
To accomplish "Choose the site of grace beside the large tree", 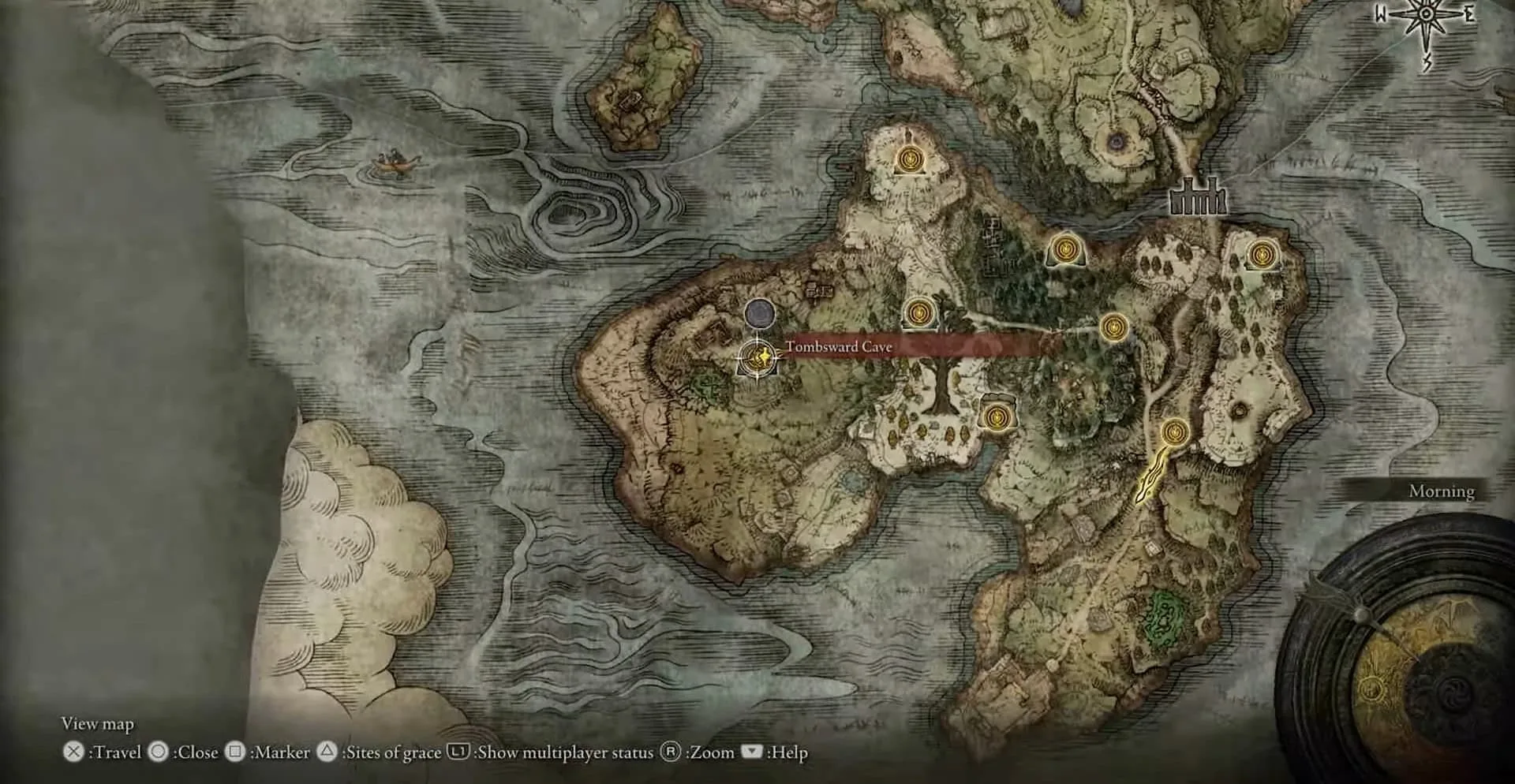I will point(918,313).
